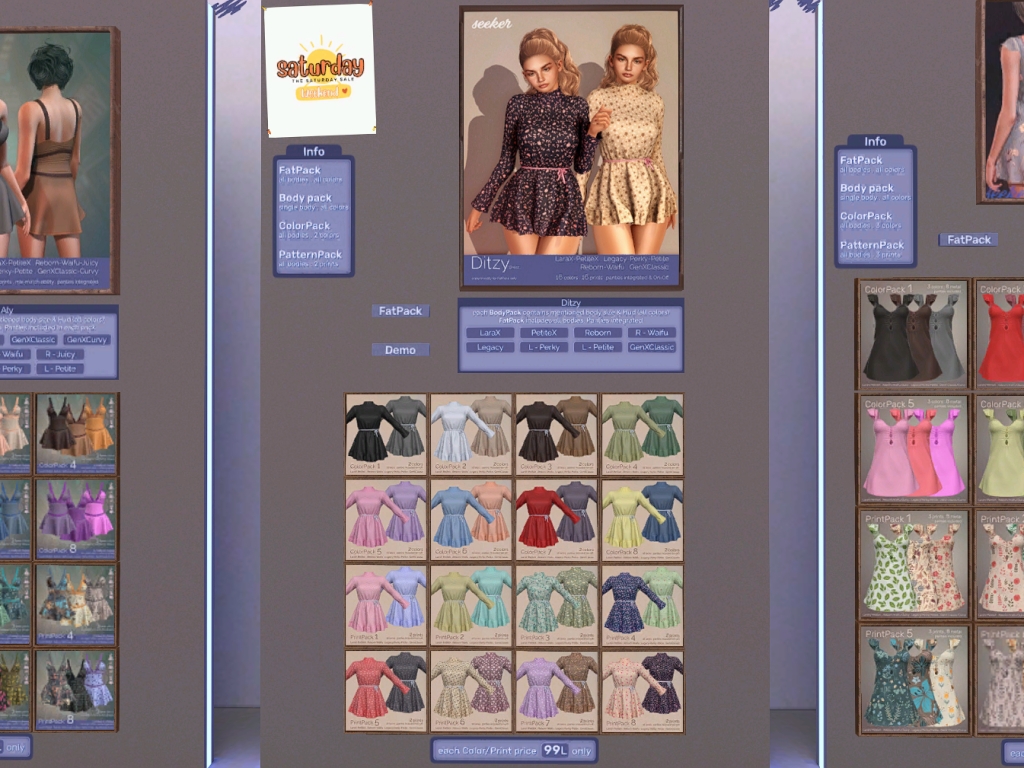Select the strappy purple dress ColorPack 8 tile

(x=76, y=518)
